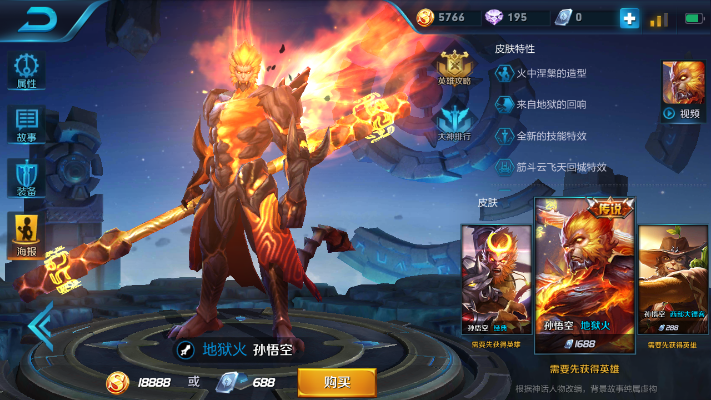Open the 属性 attributes tab

pos(27,69)
